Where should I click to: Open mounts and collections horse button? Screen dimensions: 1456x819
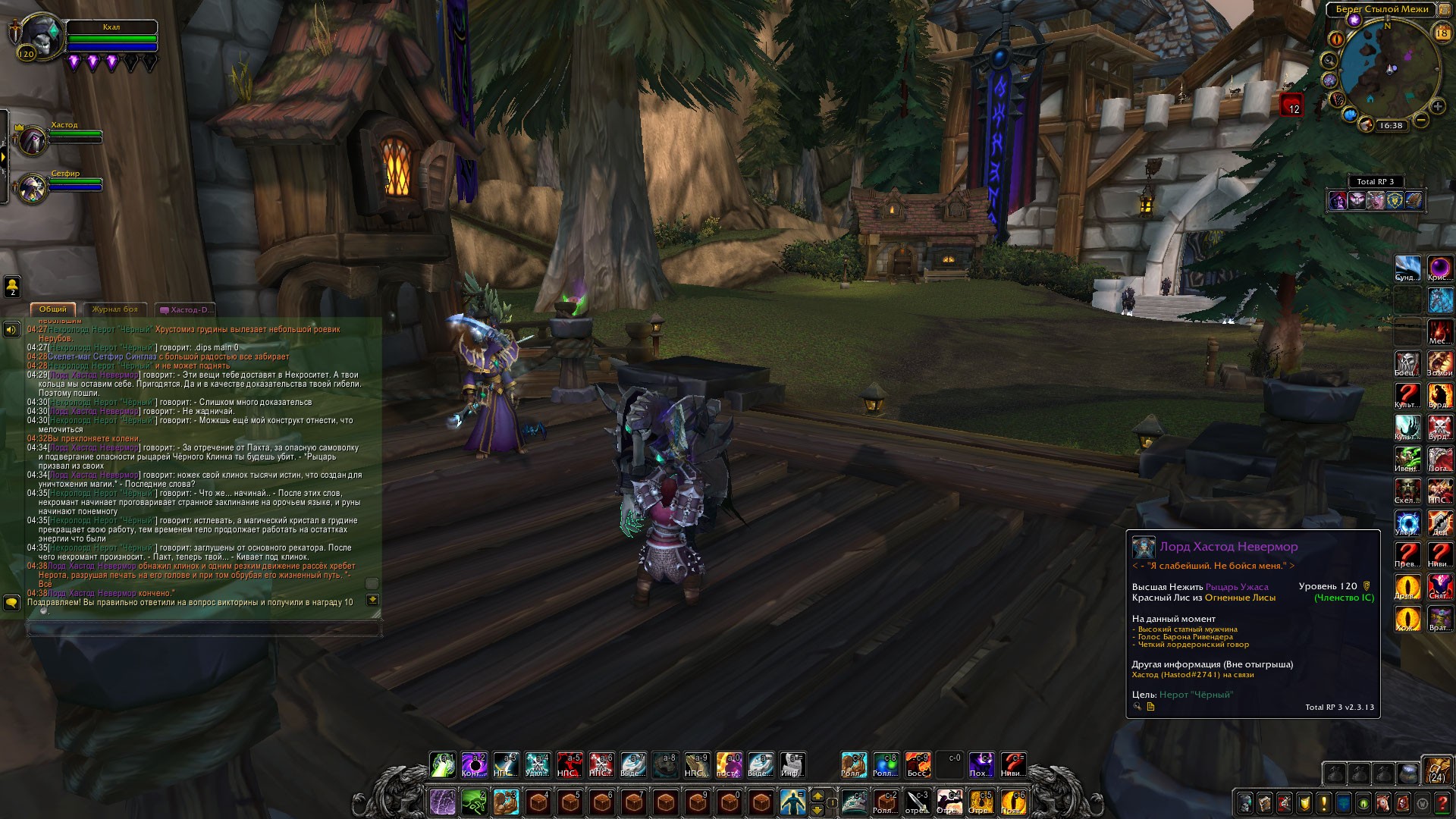[x=1382, y=802]
